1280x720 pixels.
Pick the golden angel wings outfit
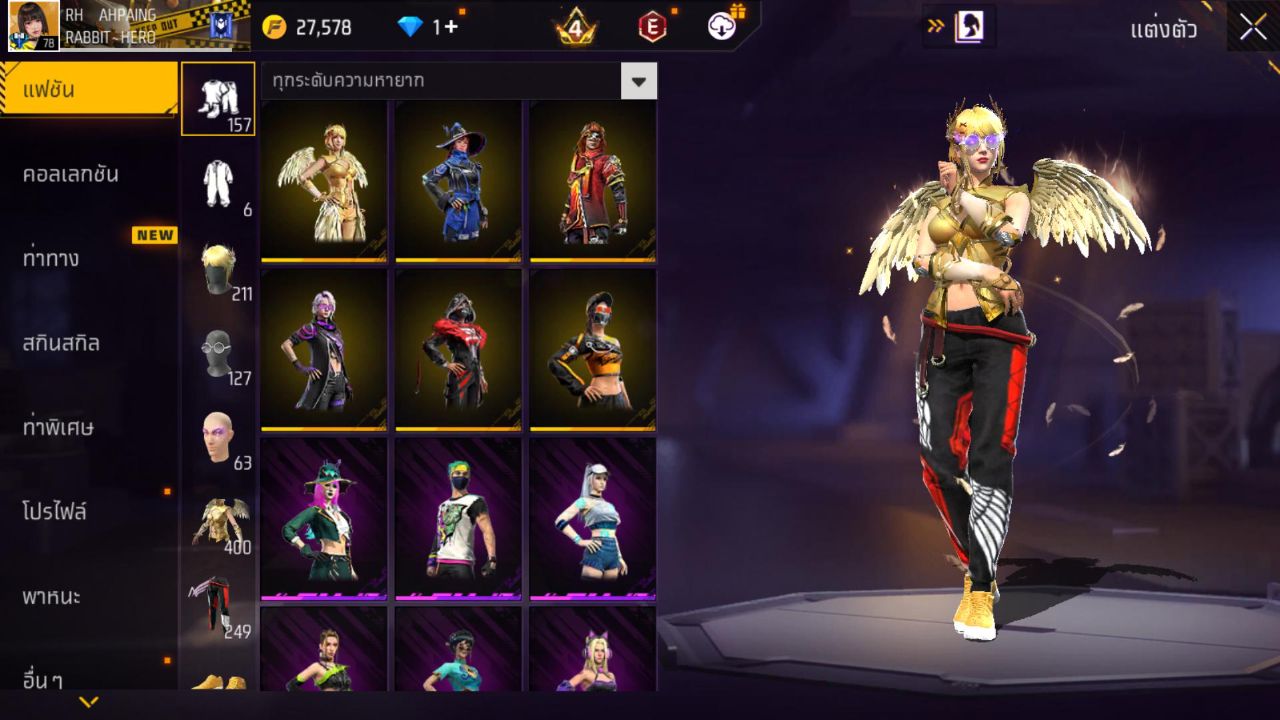click(323, 181)
